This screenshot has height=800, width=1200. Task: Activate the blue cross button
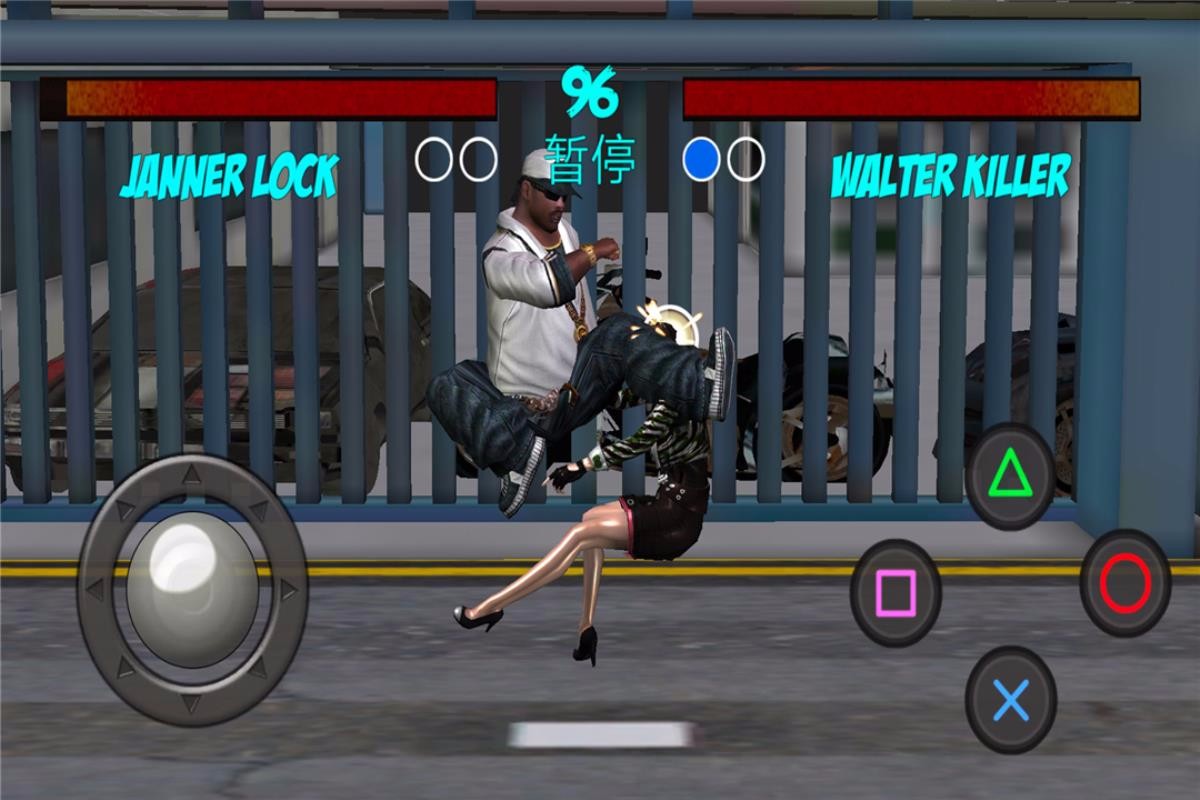point(1011,700)
